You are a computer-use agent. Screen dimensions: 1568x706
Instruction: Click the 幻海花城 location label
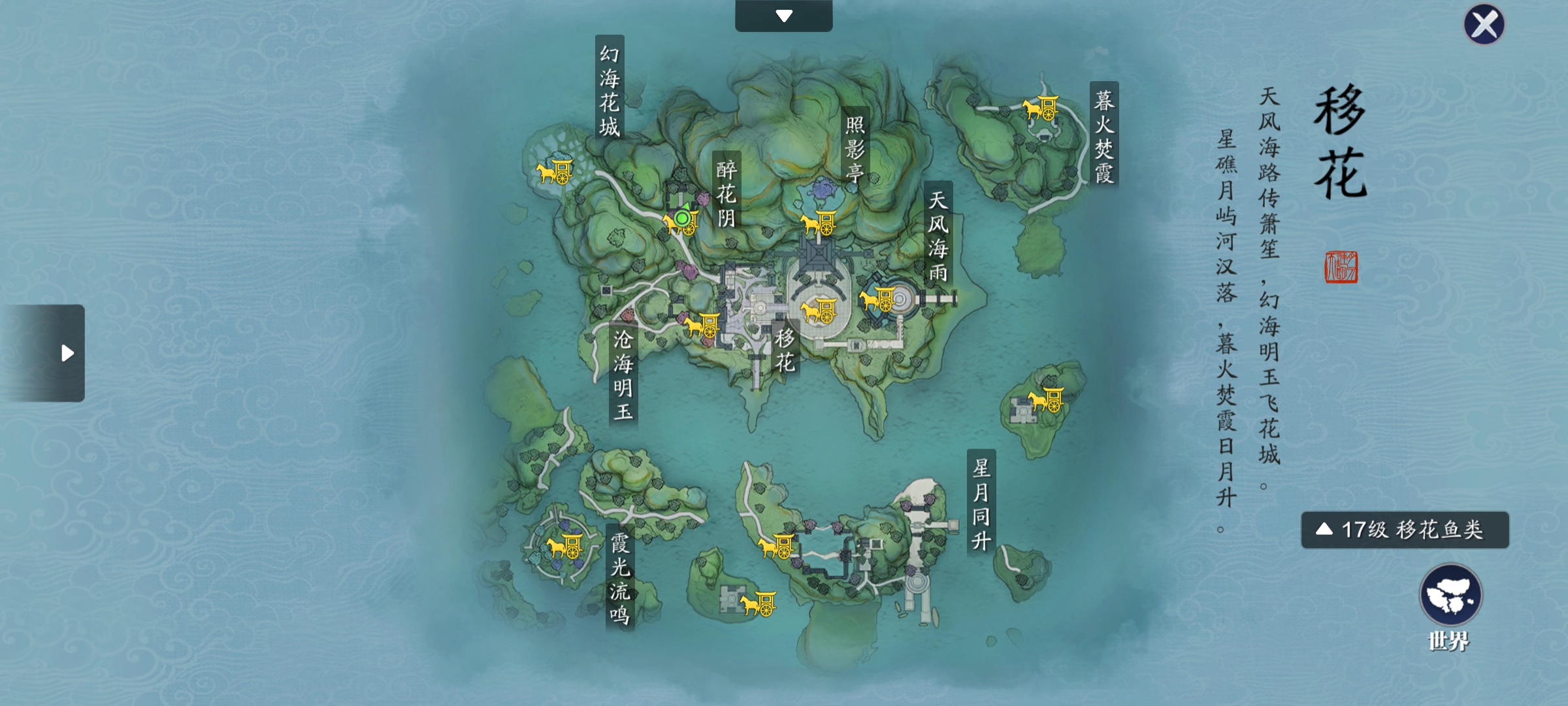610,90
